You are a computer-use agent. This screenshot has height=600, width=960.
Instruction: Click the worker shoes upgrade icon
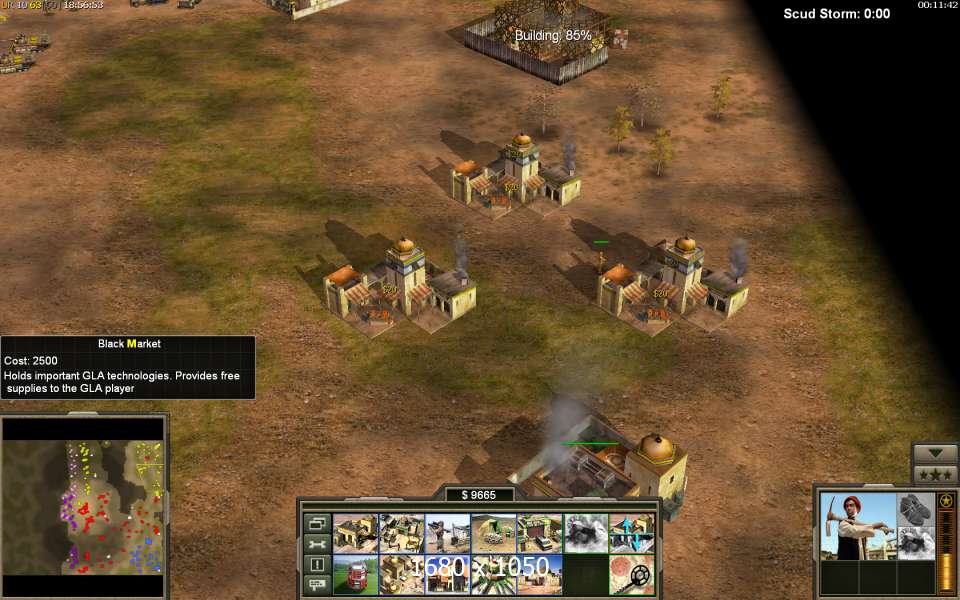[x=915, y=509]
